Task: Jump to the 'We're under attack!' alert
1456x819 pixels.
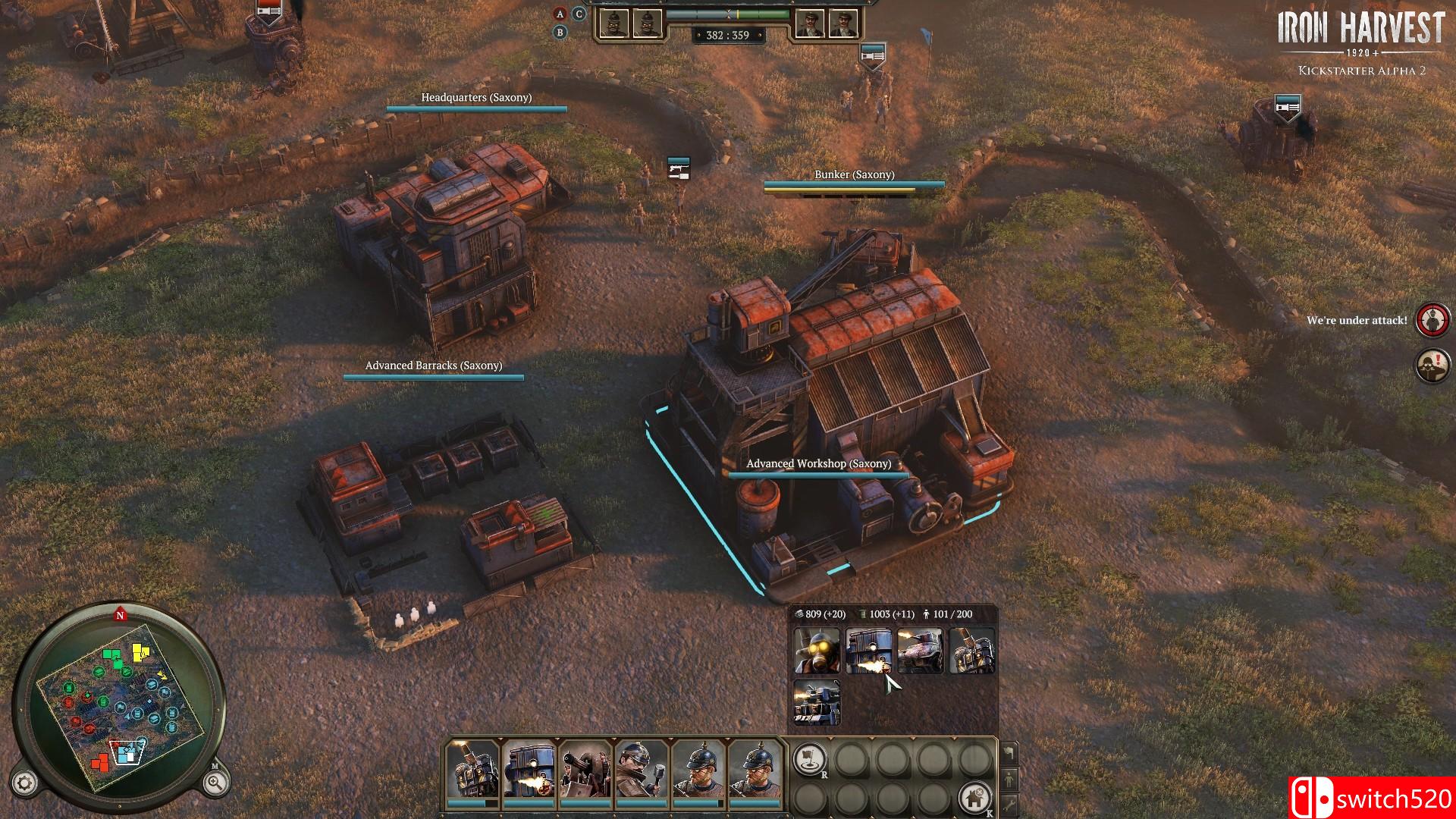Action: 1432,320
